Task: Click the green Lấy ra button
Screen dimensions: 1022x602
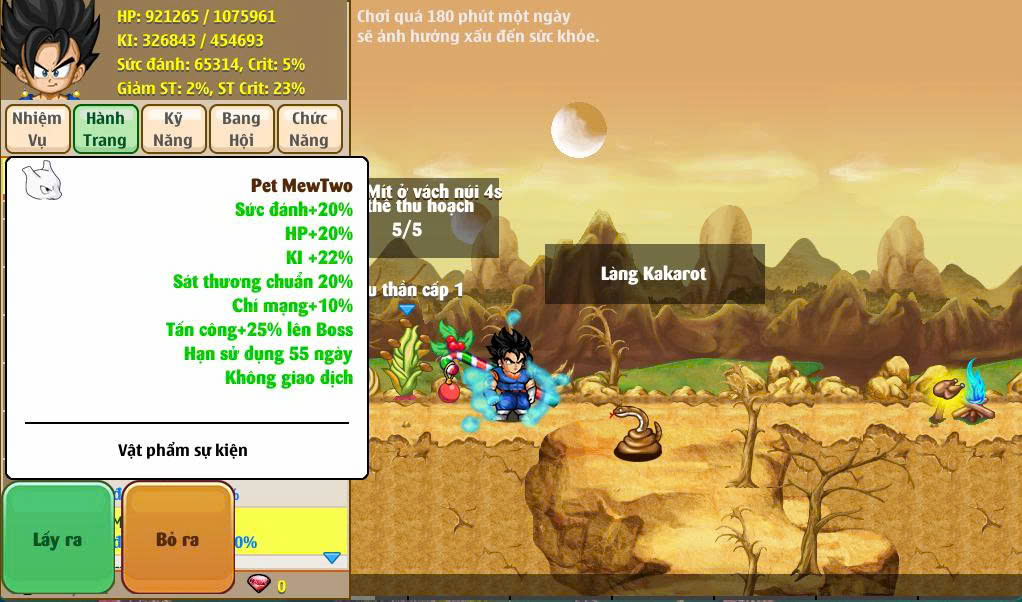Action: (58, 539)
